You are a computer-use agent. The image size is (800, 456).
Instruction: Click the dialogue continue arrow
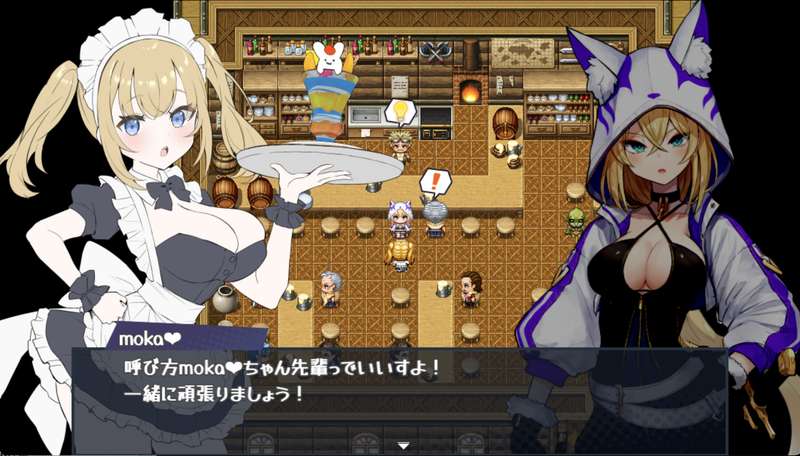point(403,444)
